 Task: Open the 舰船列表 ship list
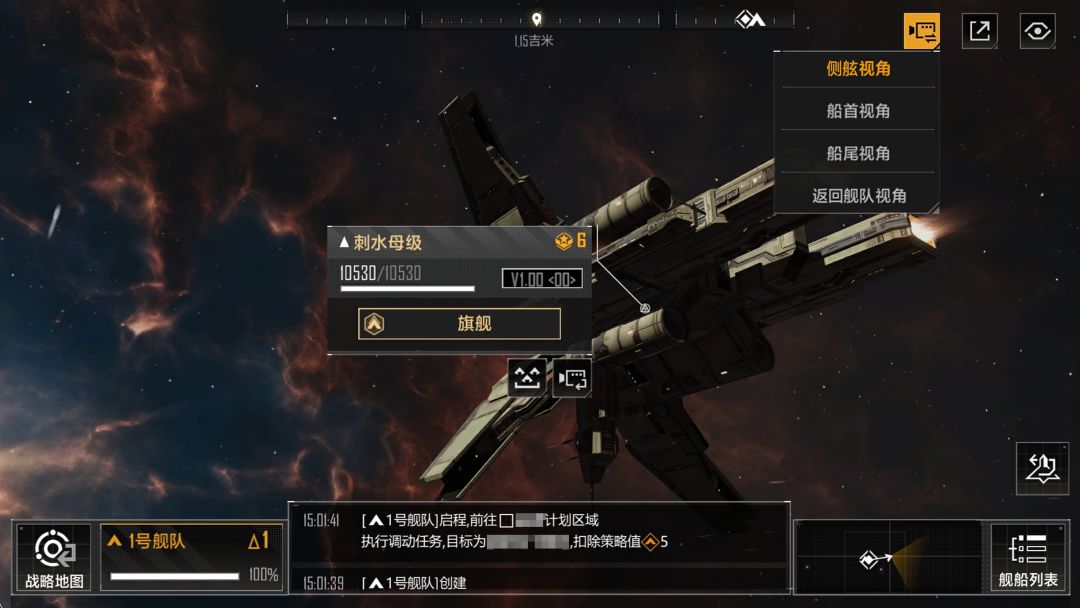pyautogui.click(x=1027, y=556)
